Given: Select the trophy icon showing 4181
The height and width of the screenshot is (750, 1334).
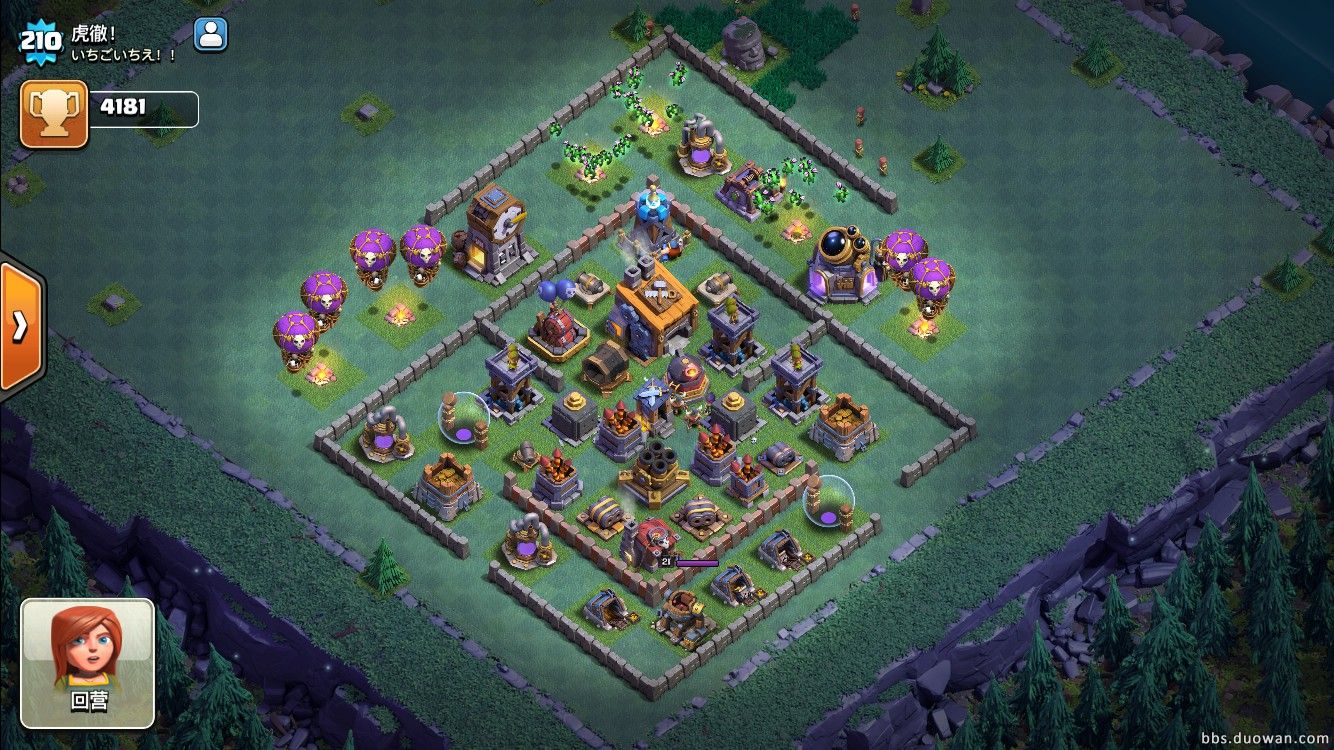Looking at the screenshot, I should click(x=54, y=114).
